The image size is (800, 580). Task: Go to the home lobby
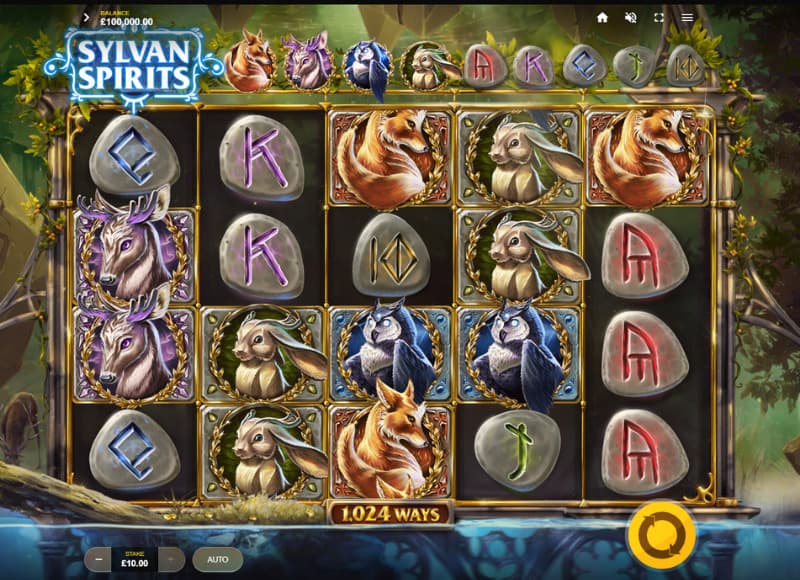point(602,17)
